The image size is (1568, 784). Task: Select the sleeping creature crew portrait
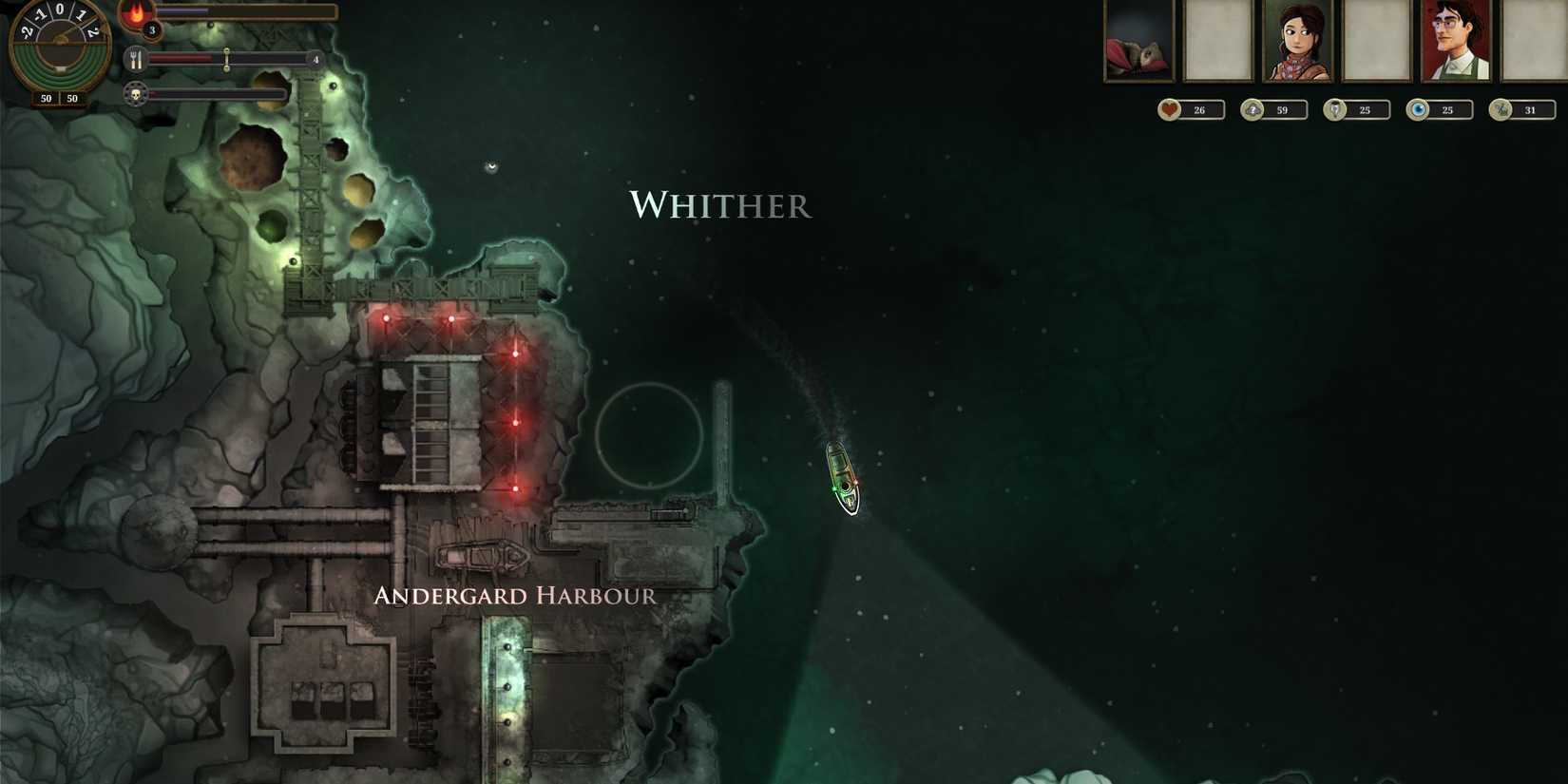(1137, 40)
